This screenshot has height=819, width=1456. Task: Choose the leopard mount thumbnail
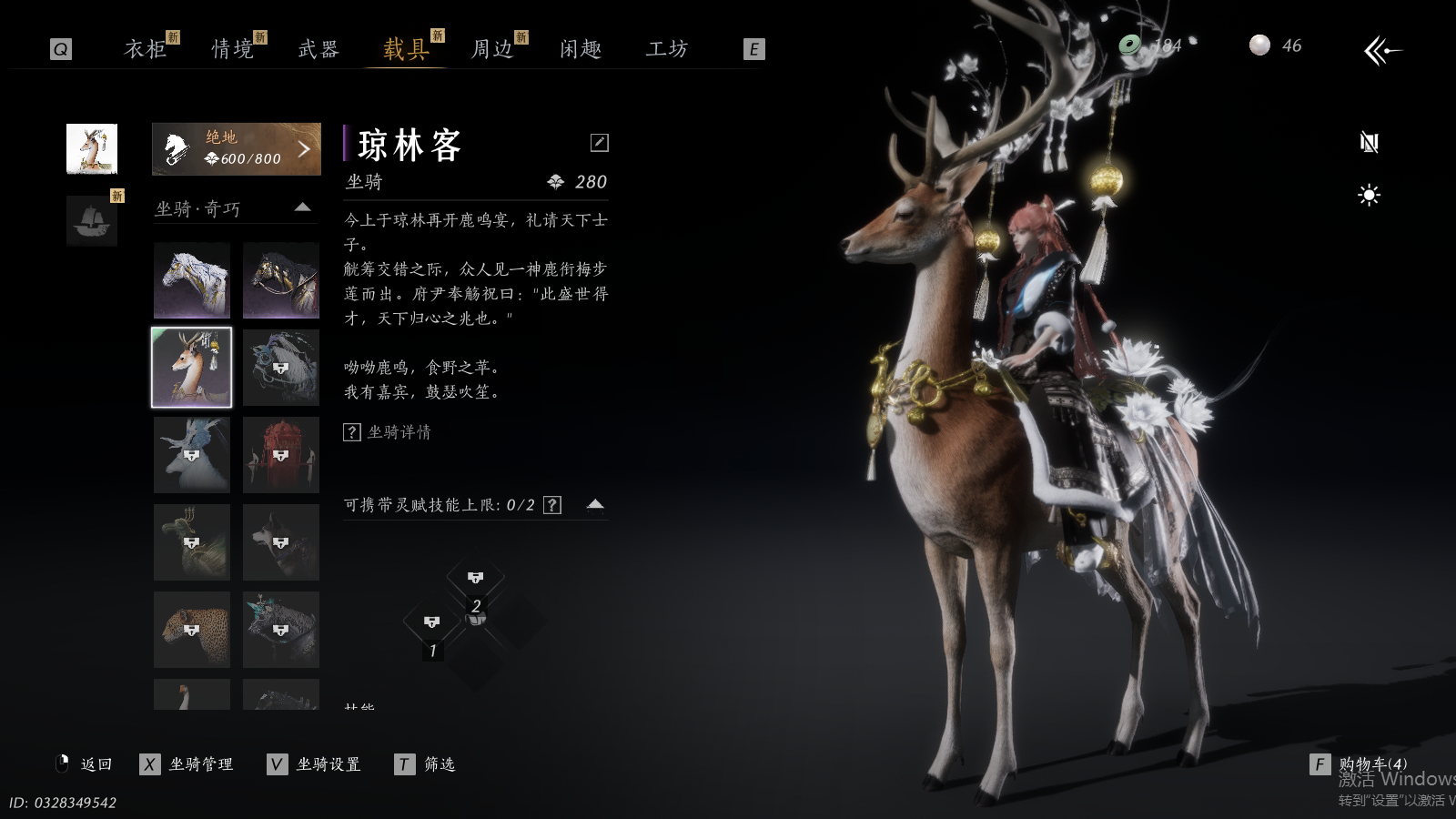pyautogui.click(x=192, y=630)
